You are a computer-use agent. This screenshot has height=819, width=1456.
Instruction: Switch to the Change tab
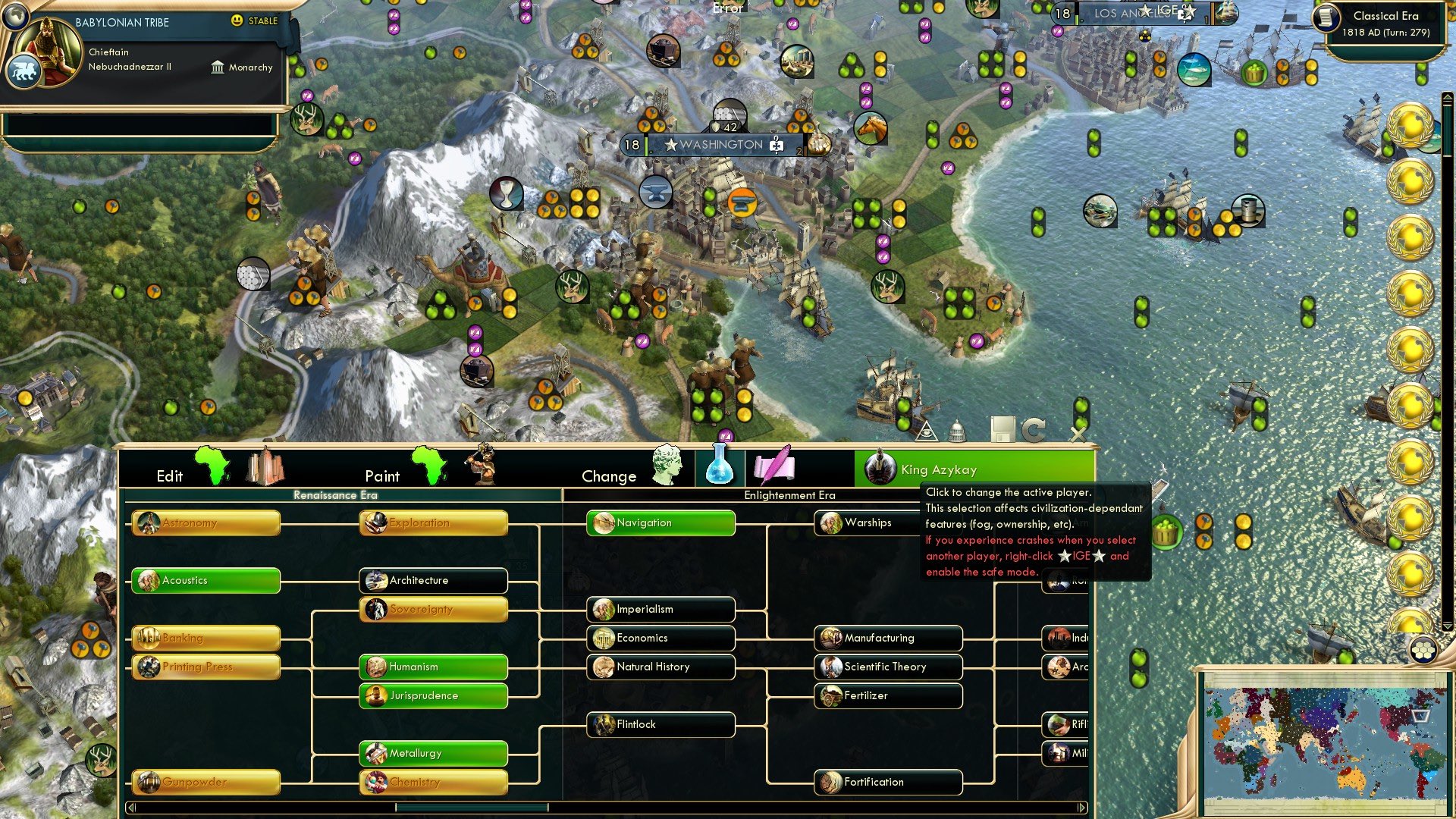[x=609, y=475]
